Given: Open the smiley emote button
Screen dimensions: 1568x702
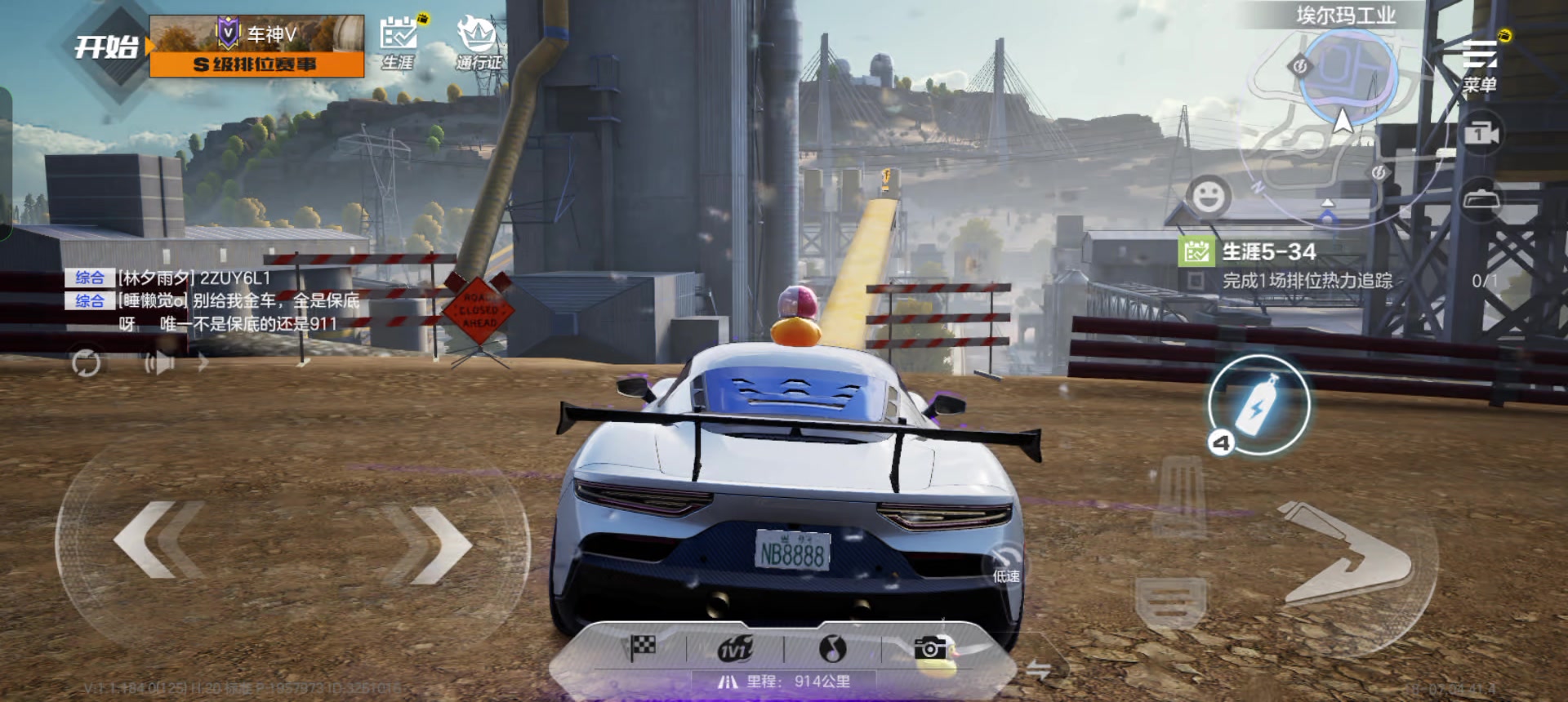Looking at the screenshot, I should 1208,196.
